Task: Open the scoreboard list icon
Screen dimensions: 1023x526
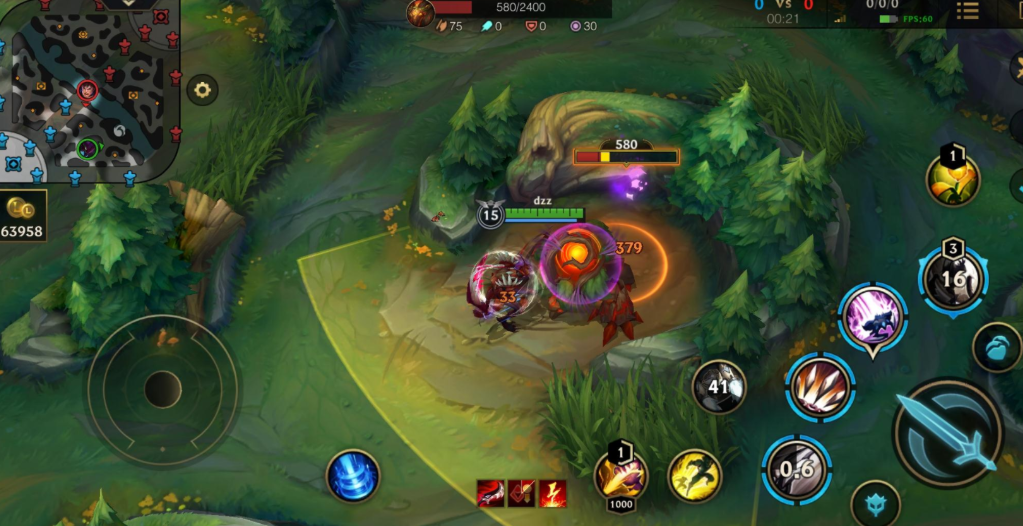Action: pos(967,11)
